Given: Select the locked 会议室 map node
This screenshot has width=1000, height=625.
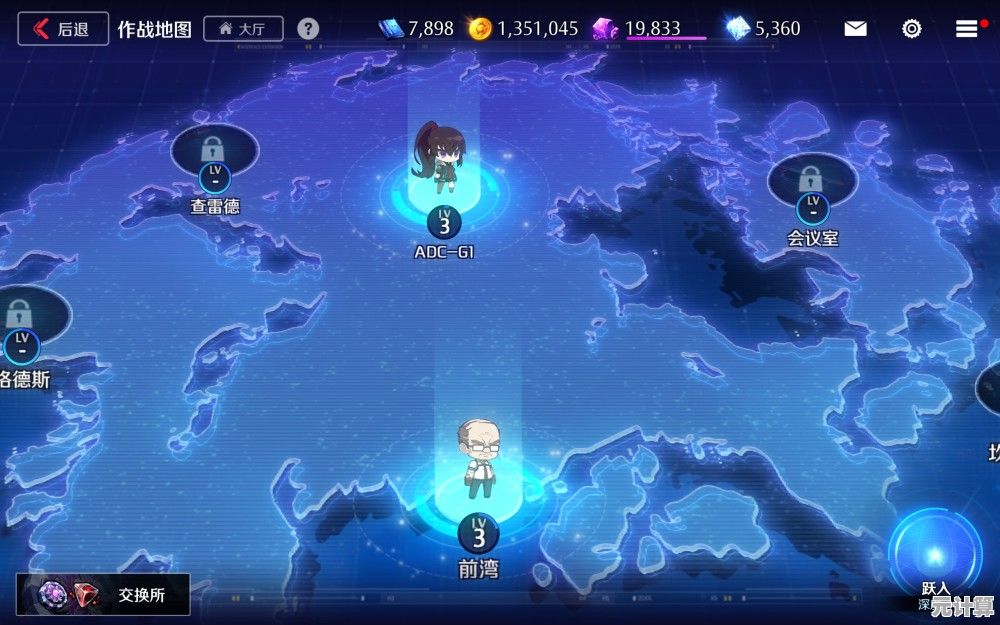Looking at the screenshot, I should 812,186.
